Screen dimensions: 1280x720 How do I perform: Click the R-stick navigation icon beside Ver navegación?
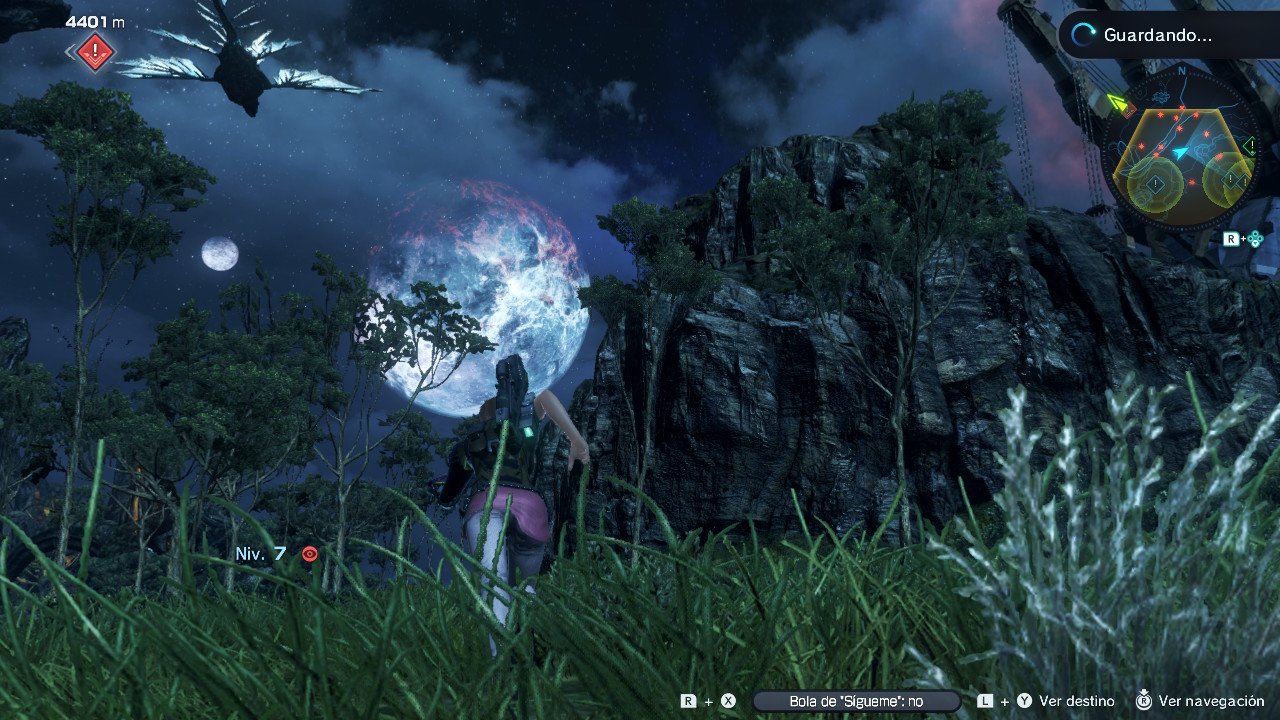(x=1144, y=701)
